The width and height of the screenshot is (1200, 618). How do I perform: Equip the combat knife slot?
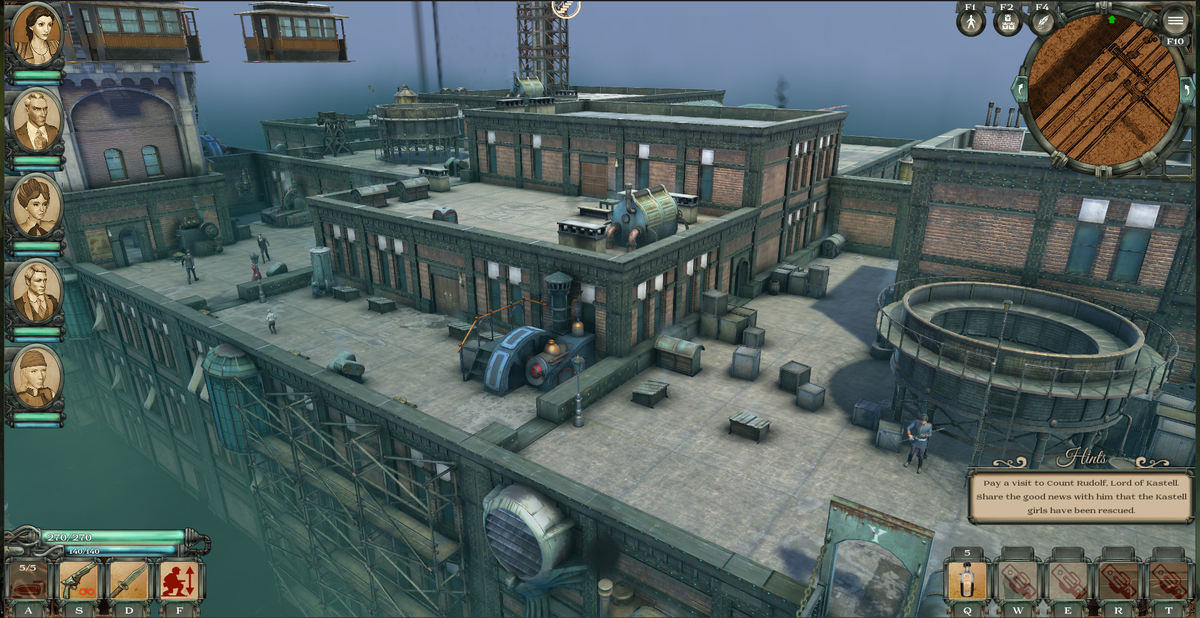point(128,580)
